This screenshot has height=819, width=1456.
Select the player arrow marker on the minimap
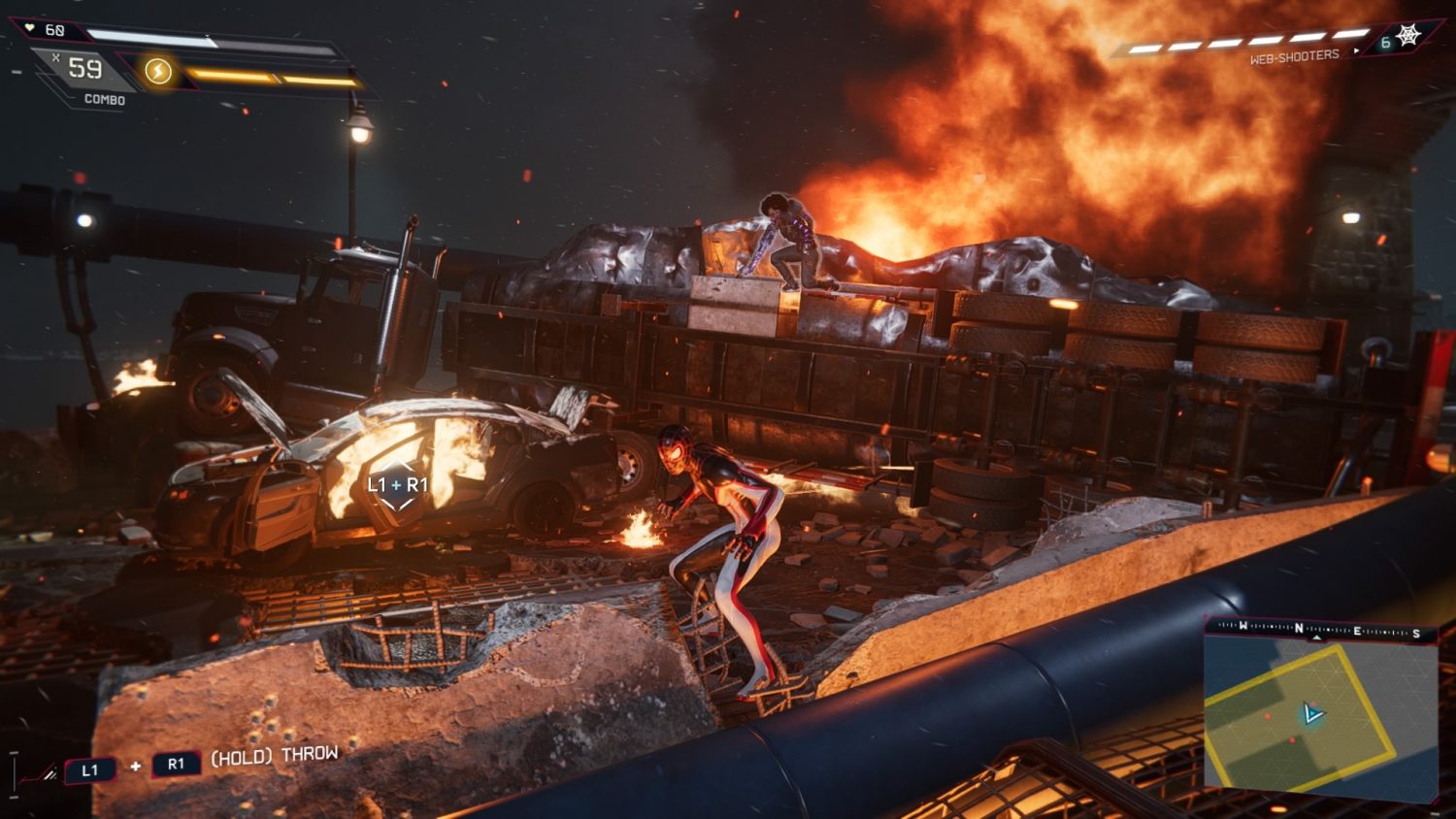pyautogui.click(x=1312, y=715)
